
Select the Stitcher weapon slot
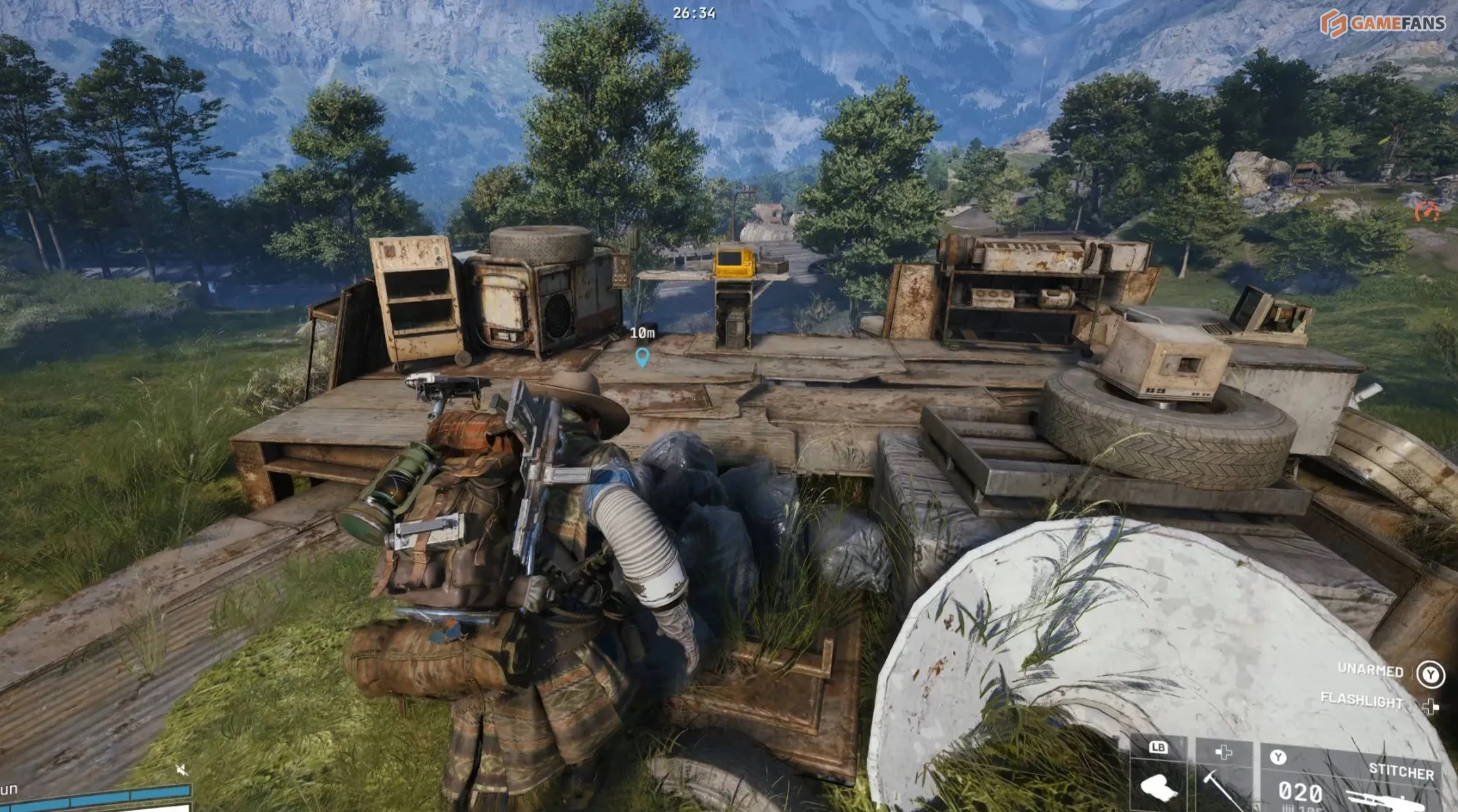click(x=1351, y=781)
